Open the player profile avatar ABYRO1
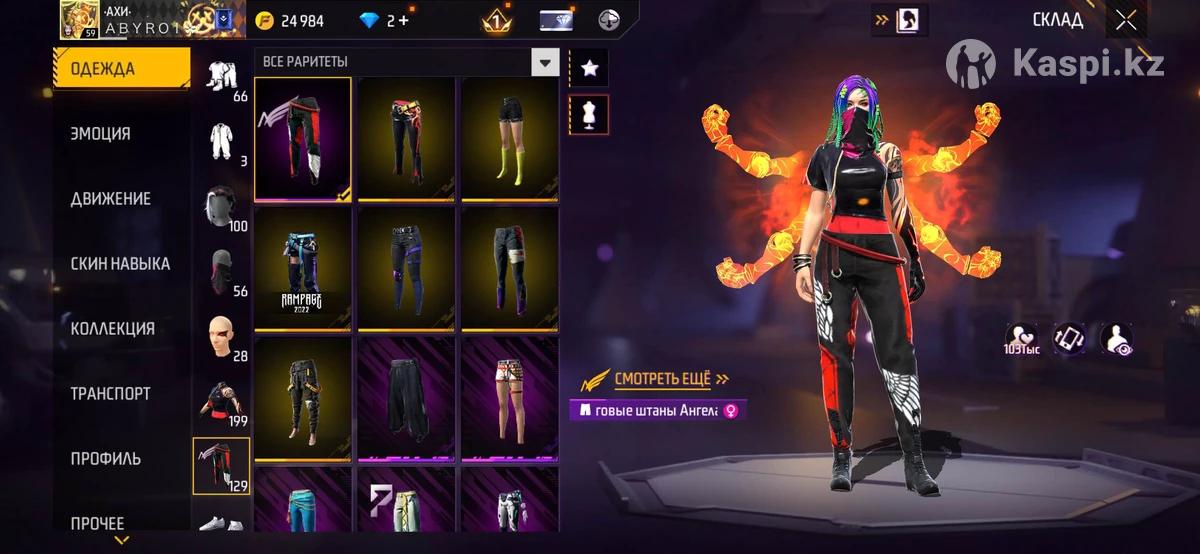The image size is (1200, 554). pos(79,19)
